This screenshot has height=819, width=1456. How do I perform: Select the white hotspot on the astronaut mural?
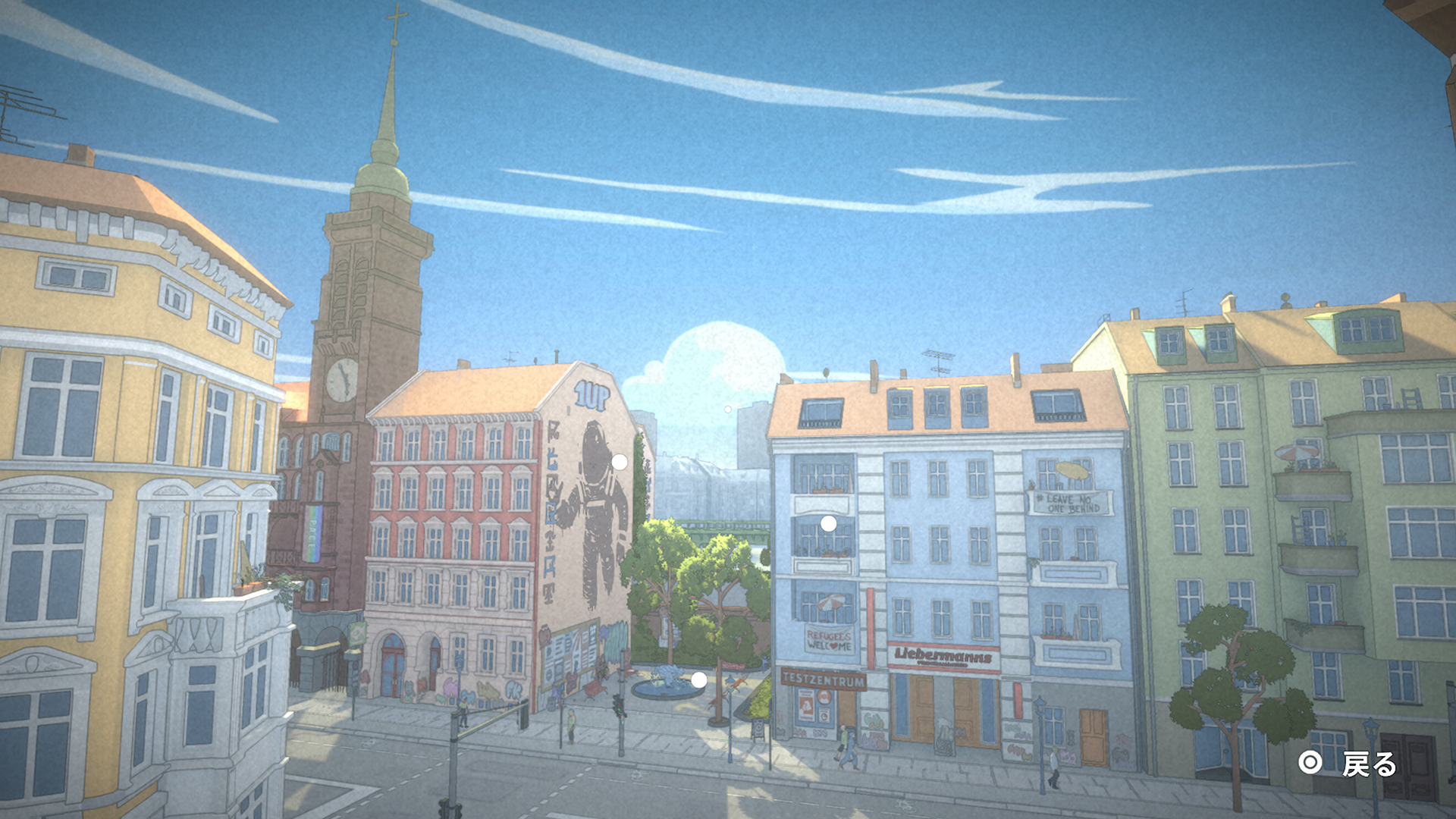tap(620, 462)
